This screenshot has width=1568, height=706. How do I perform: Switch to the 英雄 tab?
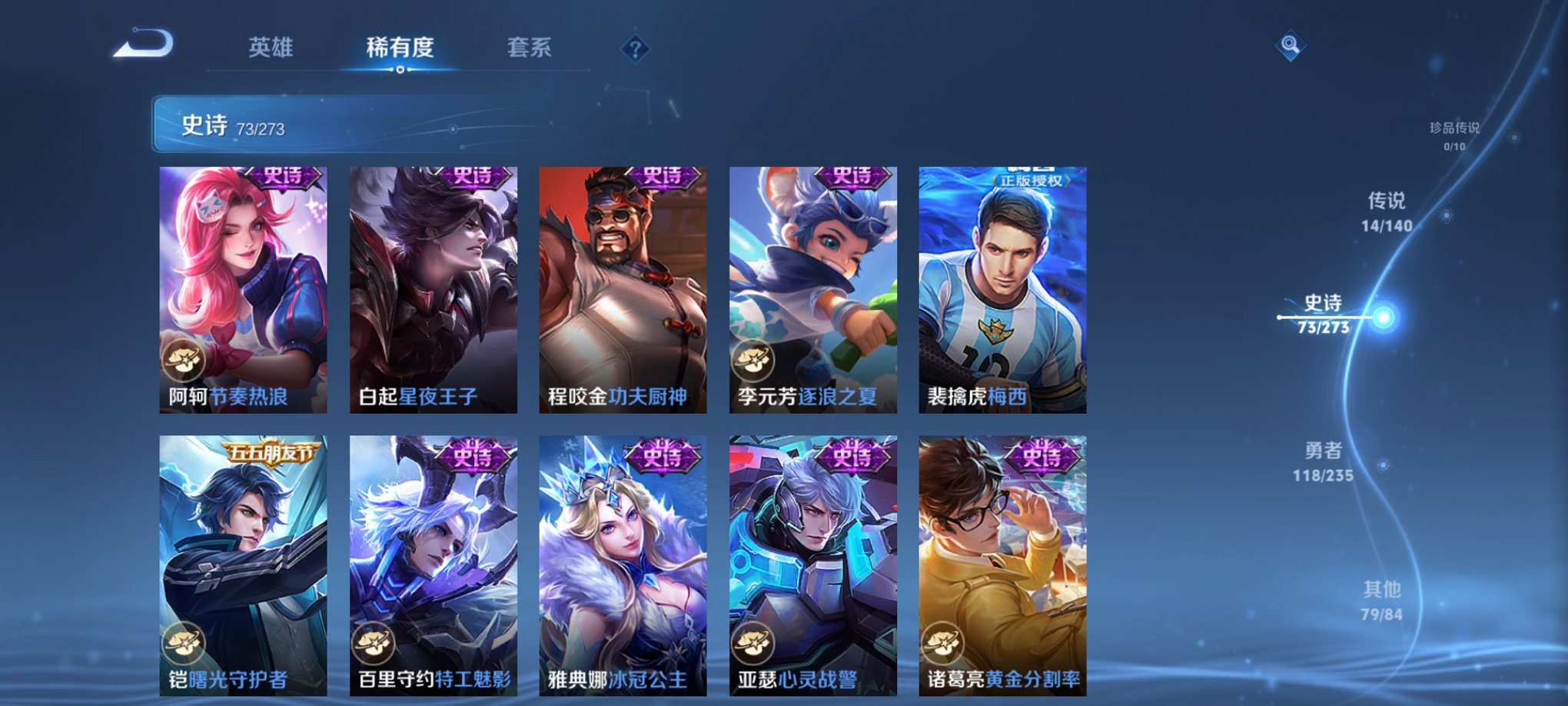click(273, 48)
